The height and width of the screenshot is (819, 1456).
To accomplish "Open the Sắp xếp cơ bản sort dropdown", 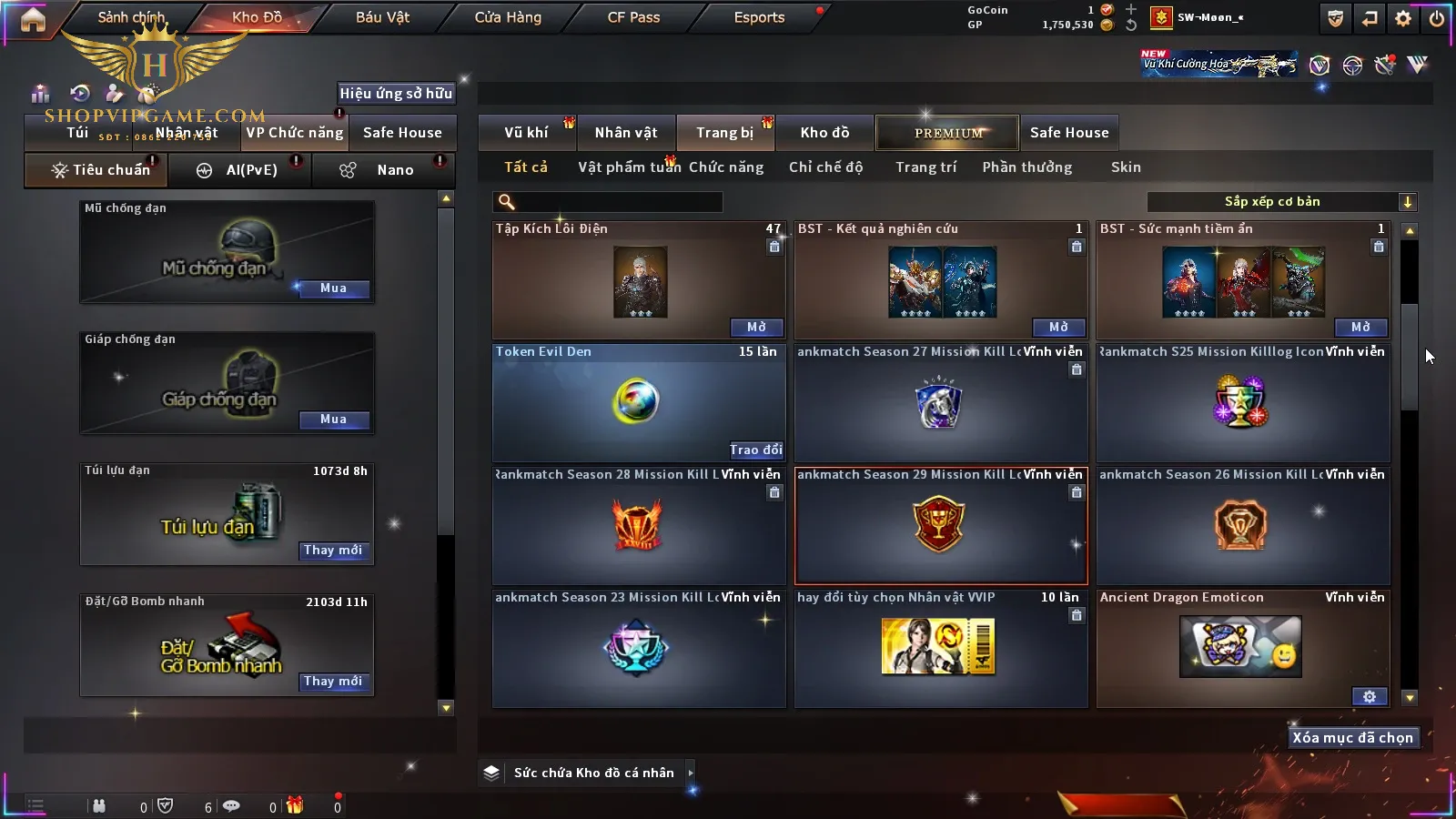I will [x=1281, y=202].
